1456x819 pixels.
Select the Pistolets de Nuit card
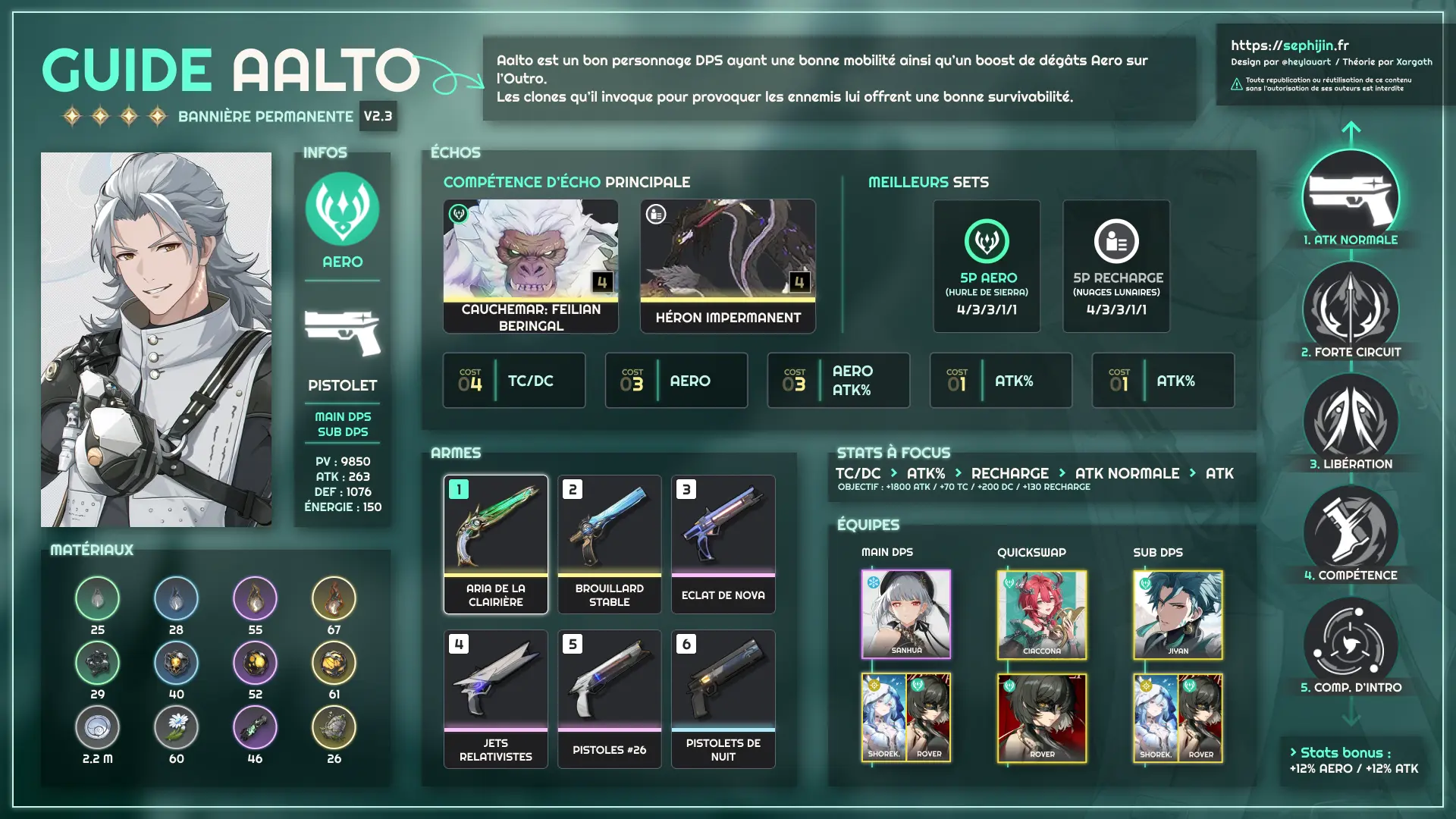point(723,698)
